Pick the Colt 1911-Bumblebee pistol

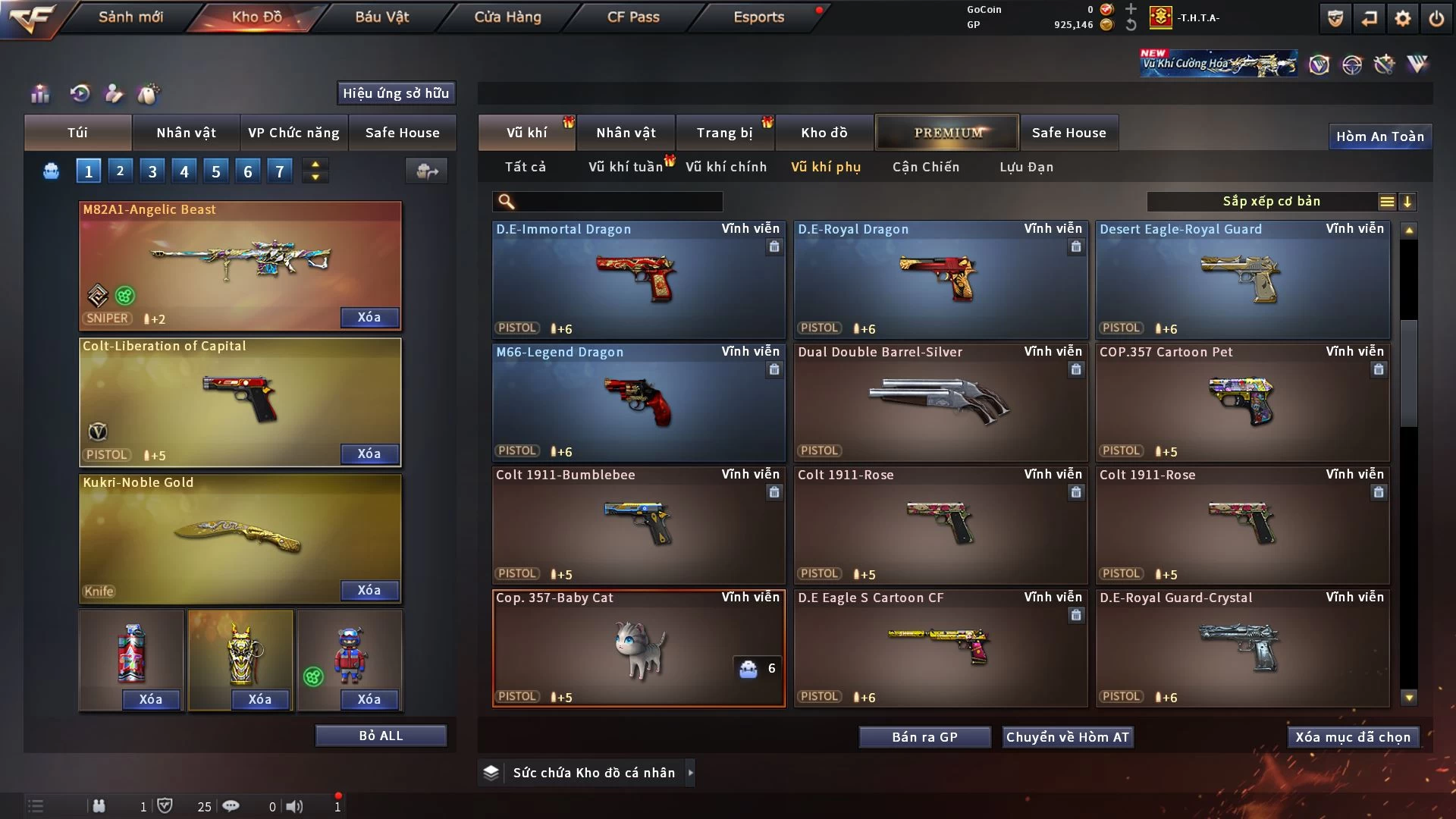[638, 525]
